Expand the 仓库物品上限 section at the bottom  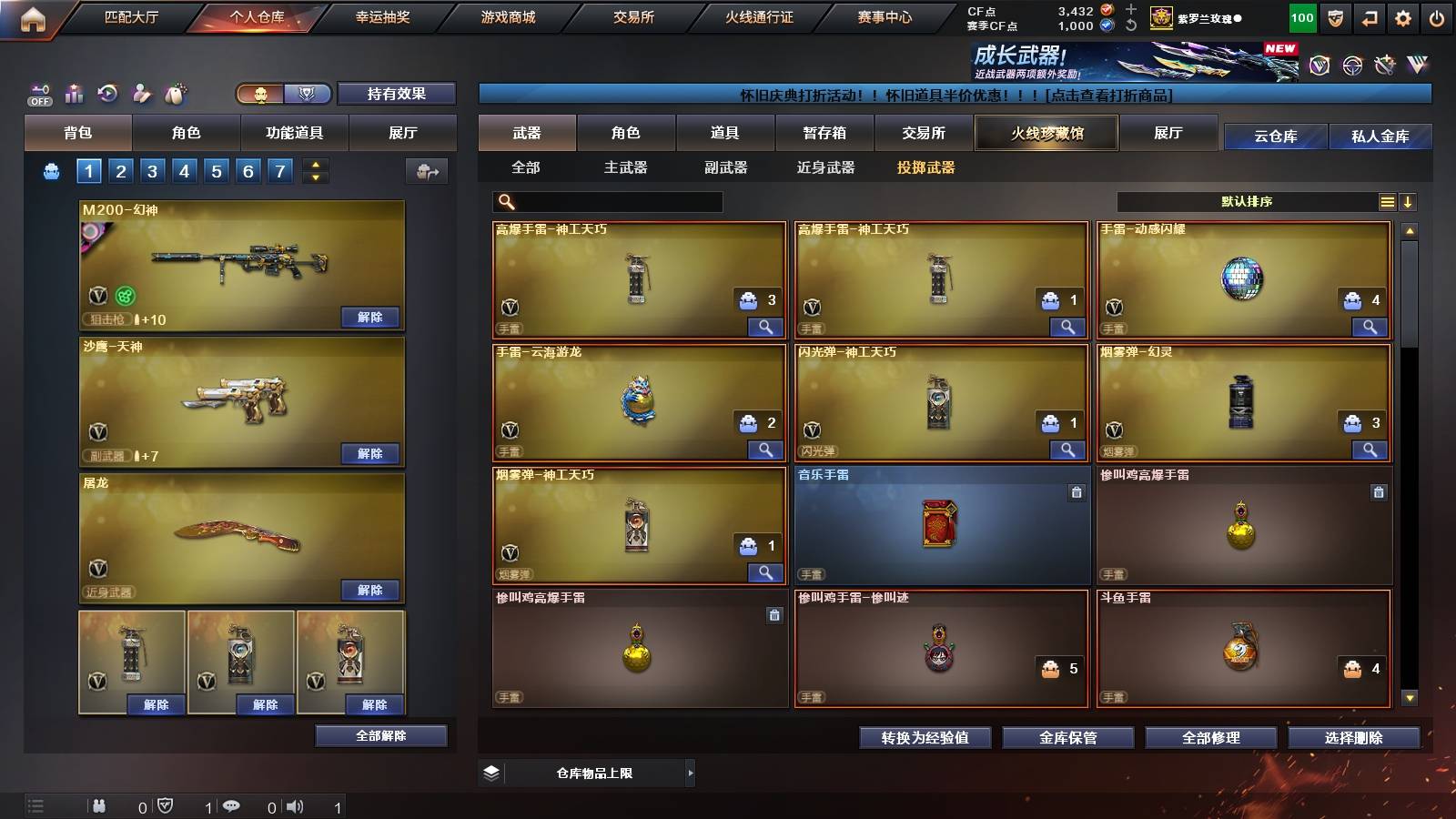[690, 772]
